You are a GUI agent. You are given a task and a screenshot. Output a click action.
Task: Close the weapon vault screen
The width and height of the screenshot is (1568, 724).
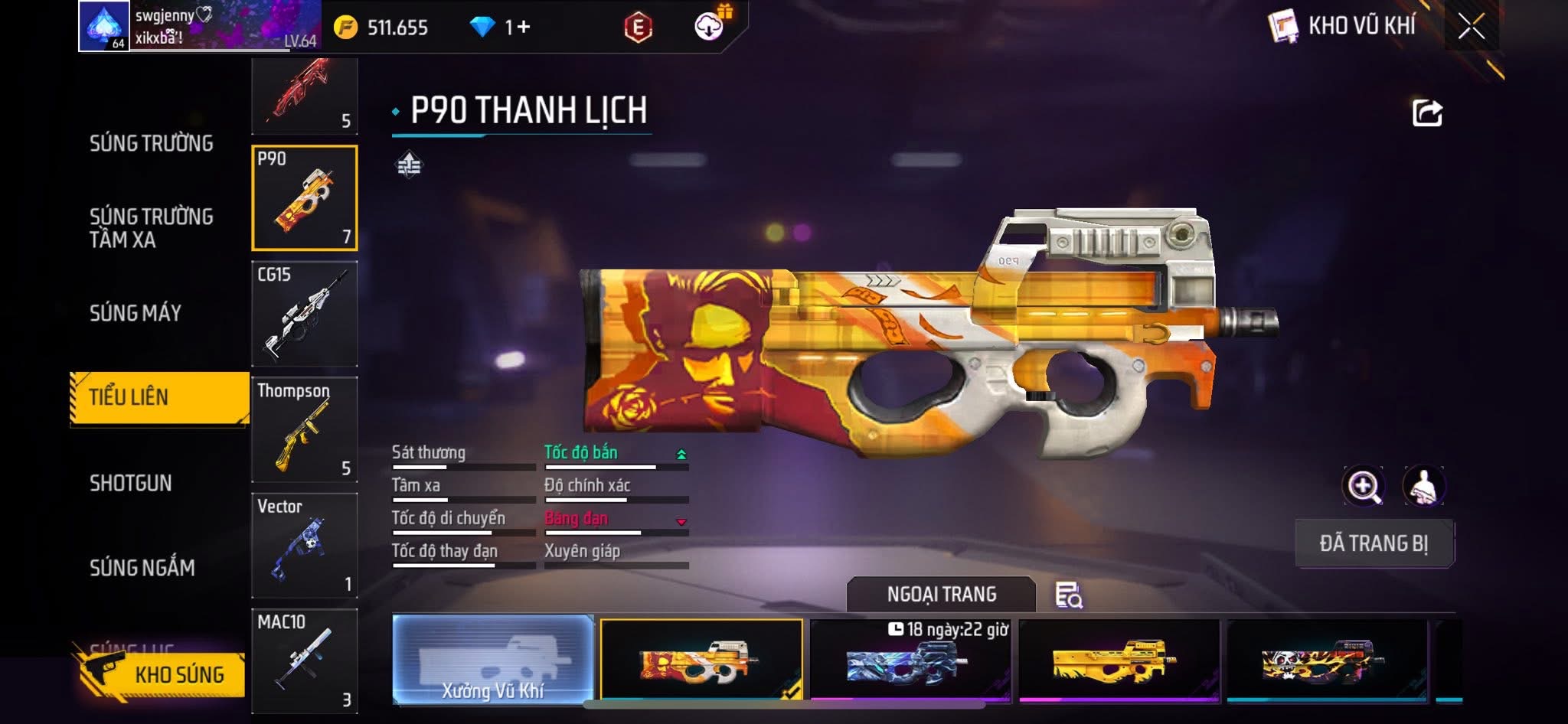click(x=1471, y=27)
